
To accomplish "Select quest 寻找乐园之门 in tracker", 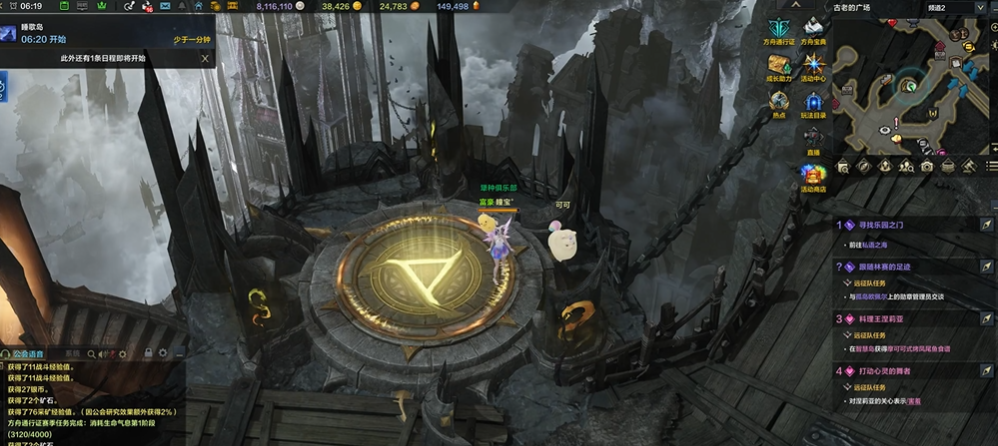I will (x=881, y=225).
